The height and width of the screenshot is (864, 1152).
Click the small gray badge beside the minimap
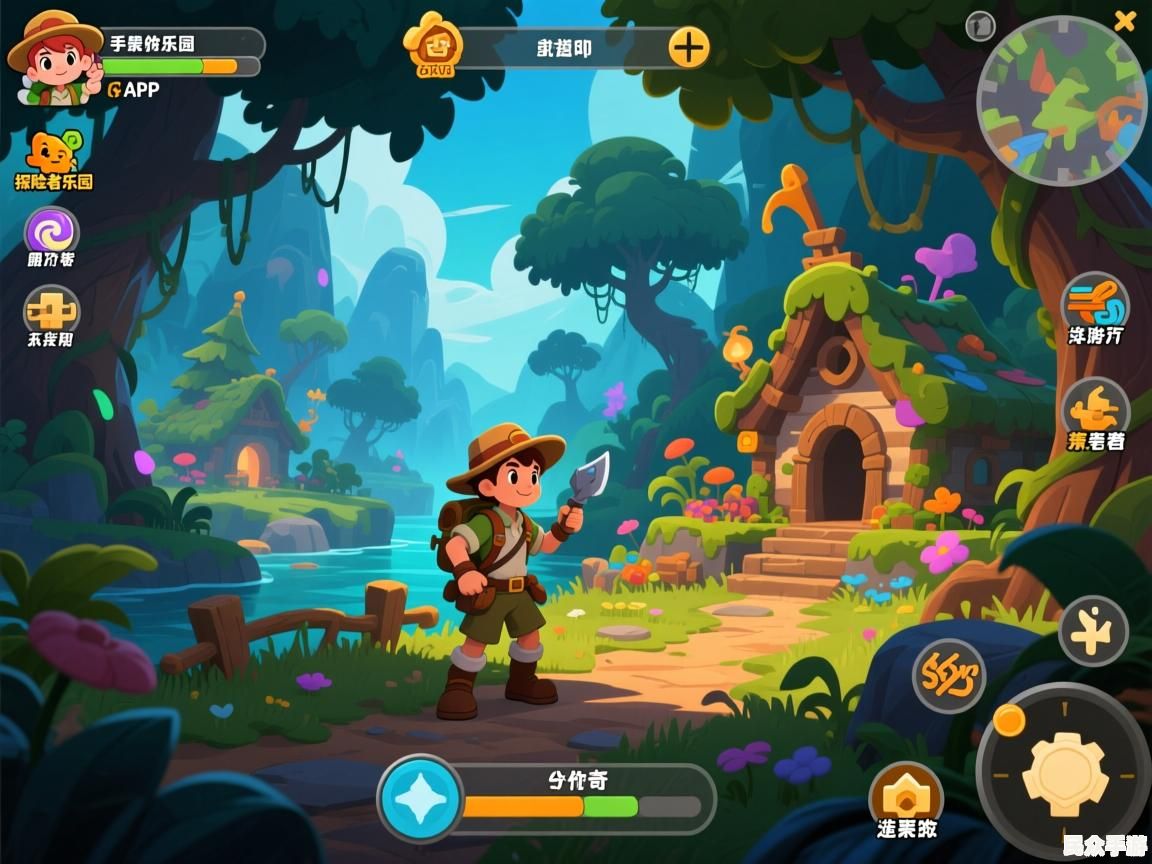click(x=981, y=26)
